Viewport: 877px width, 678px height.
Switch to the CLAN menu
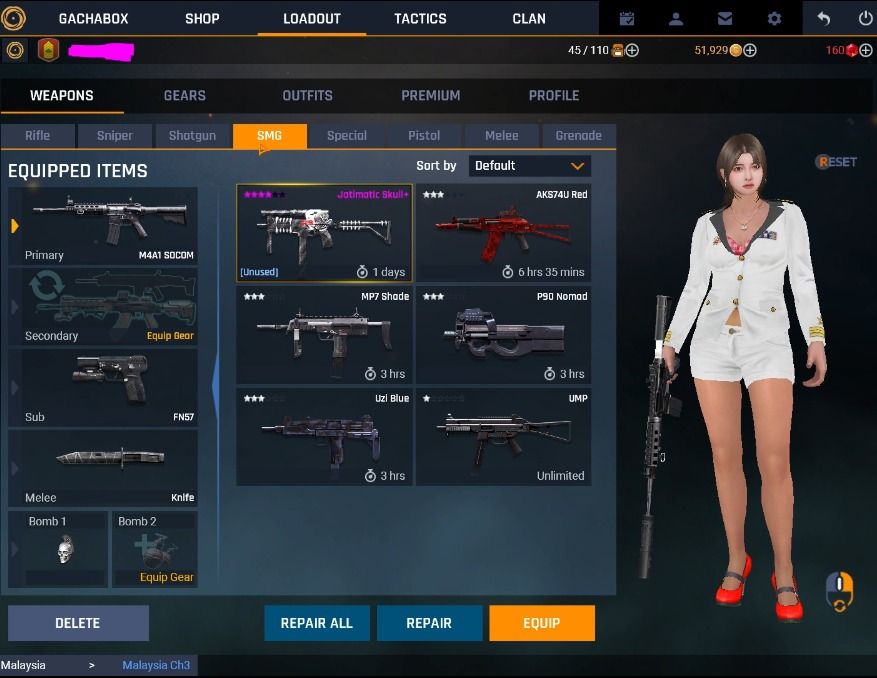529,18
